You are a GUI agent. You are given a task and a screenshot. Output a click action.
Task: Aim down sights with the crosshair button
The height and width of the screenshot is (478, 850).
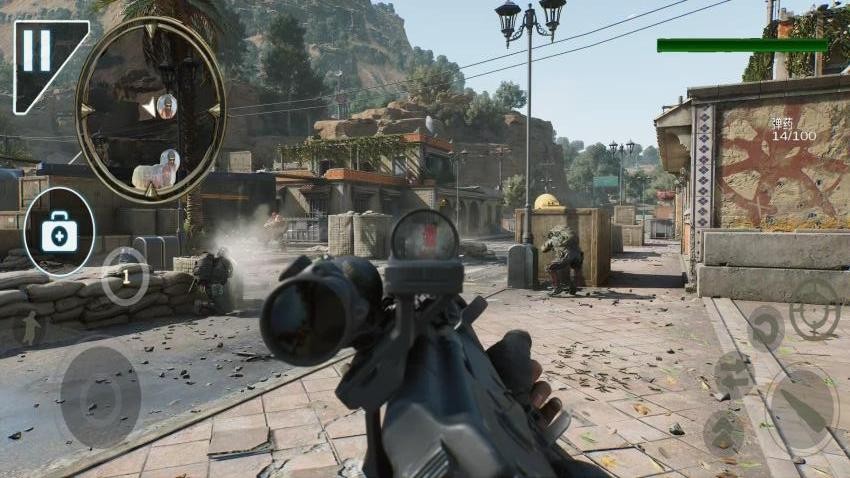tap(814, 308)
